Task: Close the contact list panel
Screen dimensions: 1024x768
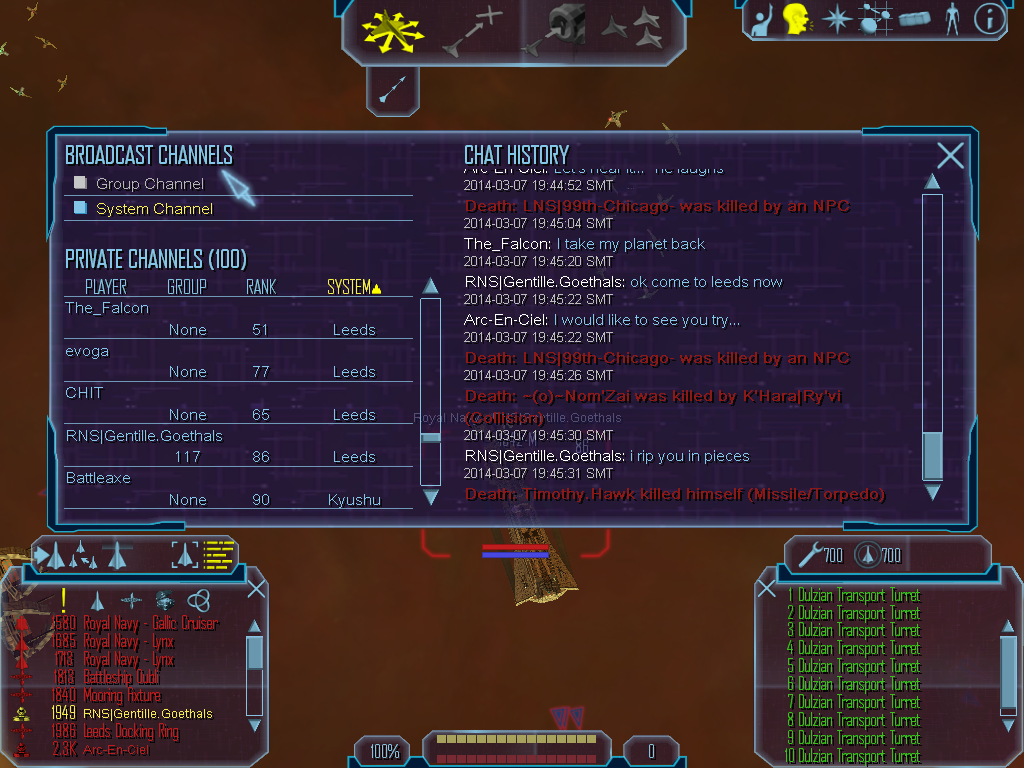Action: click(256, 588)
